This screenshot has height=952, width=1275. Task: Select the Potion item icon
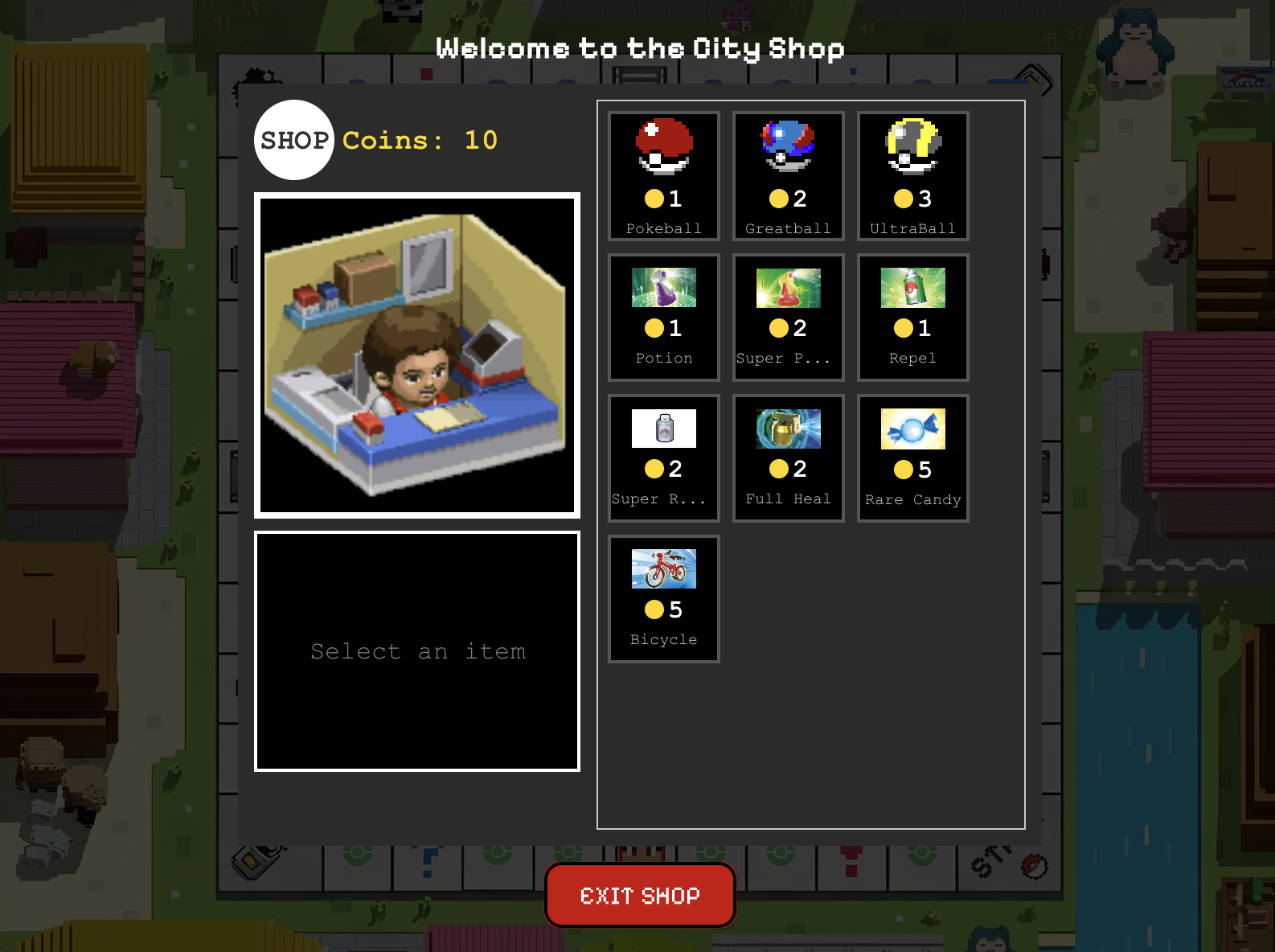[663, 289]
